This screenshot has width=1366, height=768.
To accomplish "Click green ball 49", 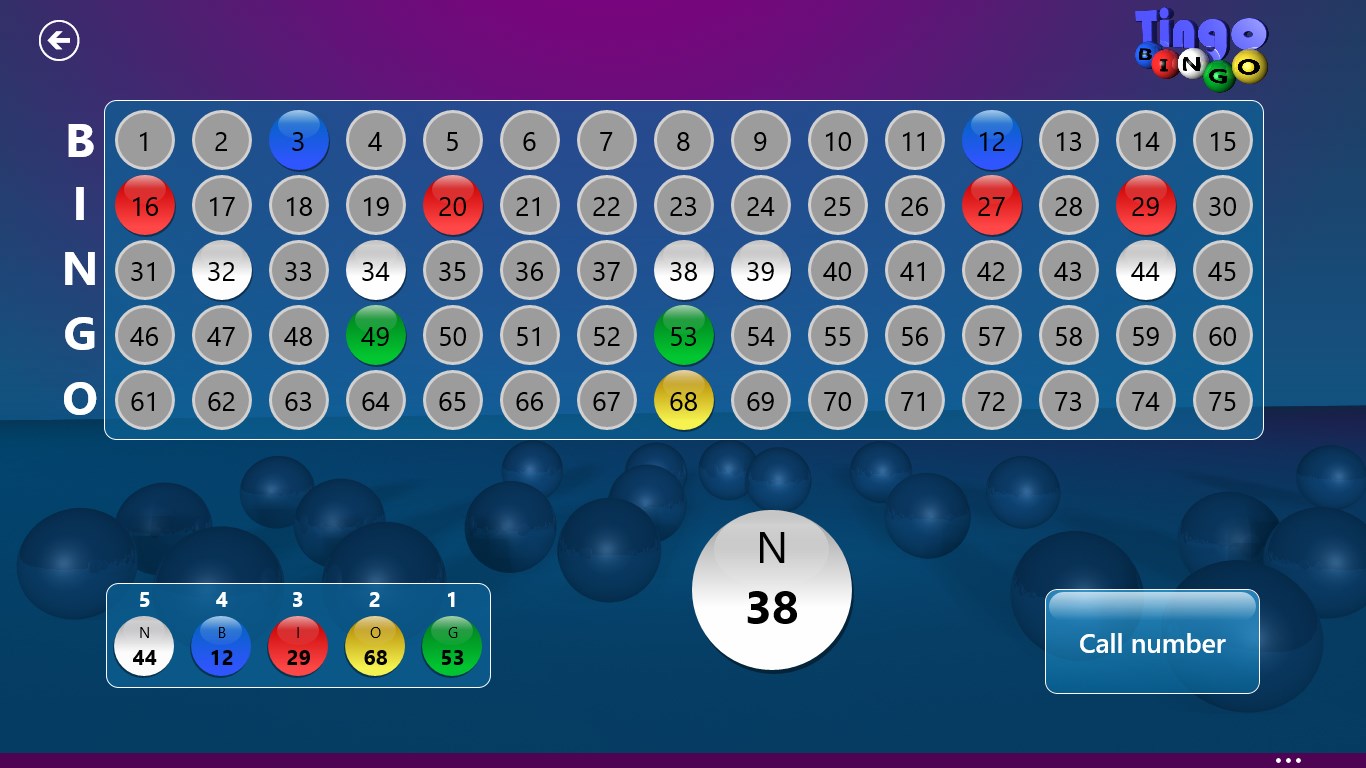I will (x=376, y=336).
